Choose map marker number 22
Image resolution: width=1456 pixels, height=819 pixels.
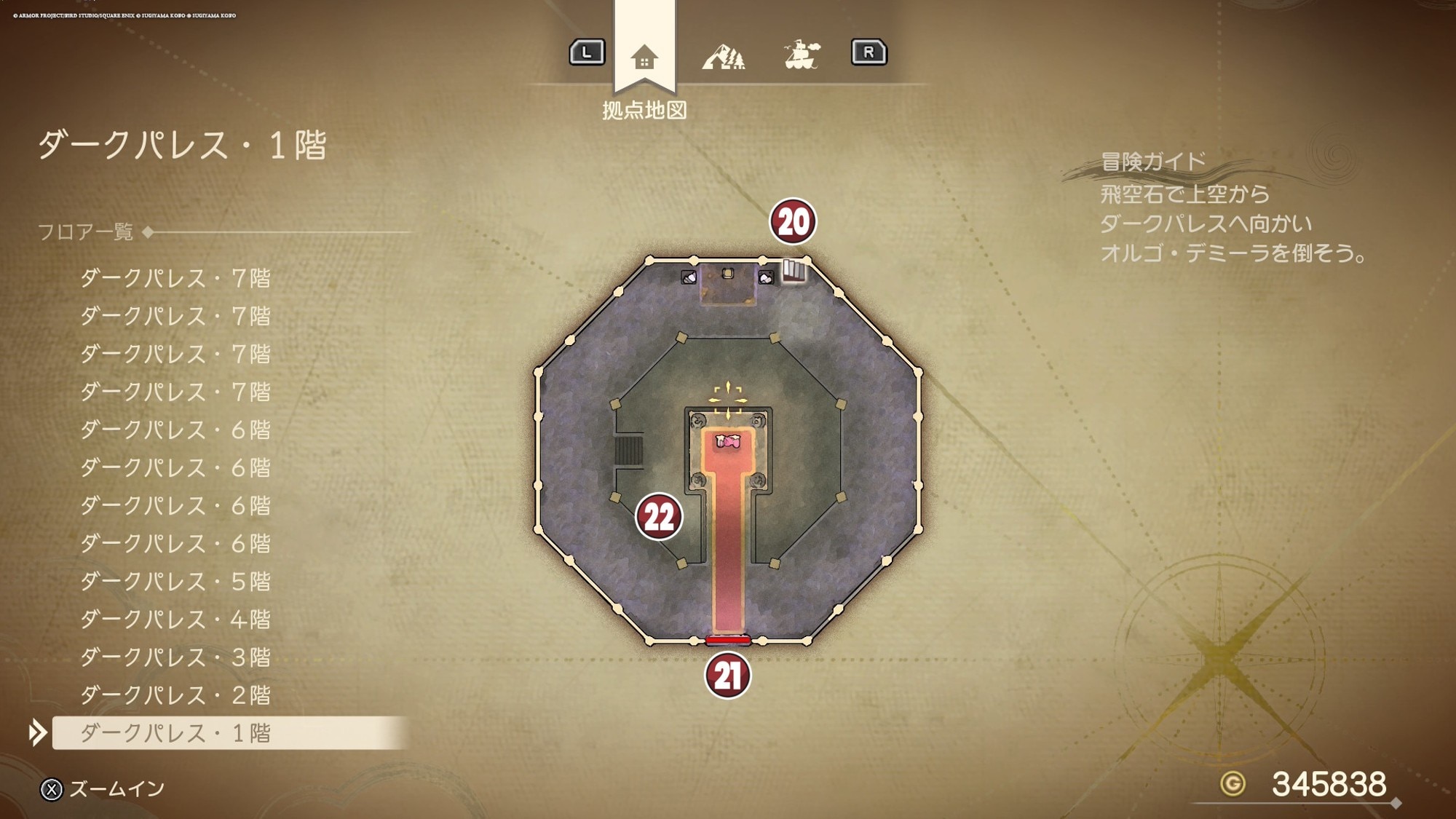(x=659, y=517)
